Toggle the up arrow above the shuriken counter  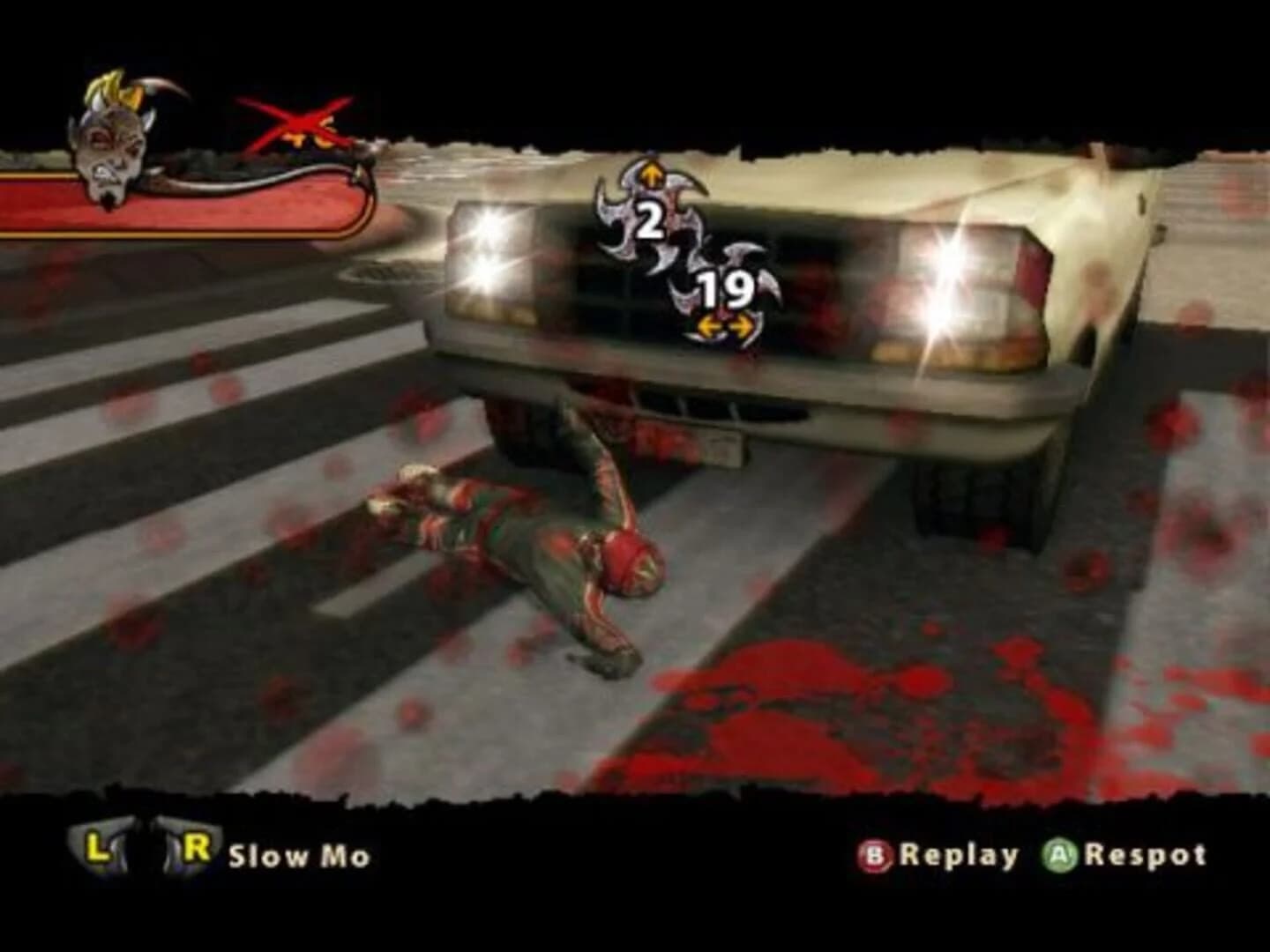pyautogui.click(x=650, y=175)
